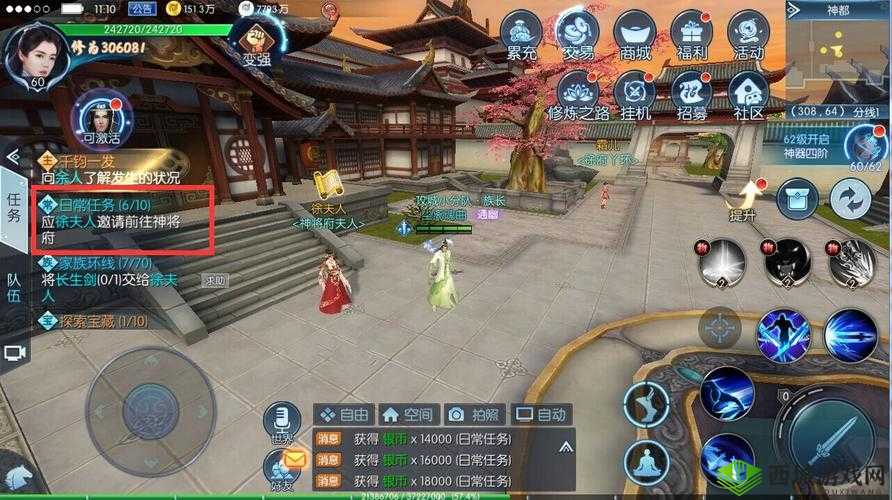The width and height of the screenshot is (892, 500).
Task: Select the 日常任务 daily quest entry
Action: [x=122, y=220]
